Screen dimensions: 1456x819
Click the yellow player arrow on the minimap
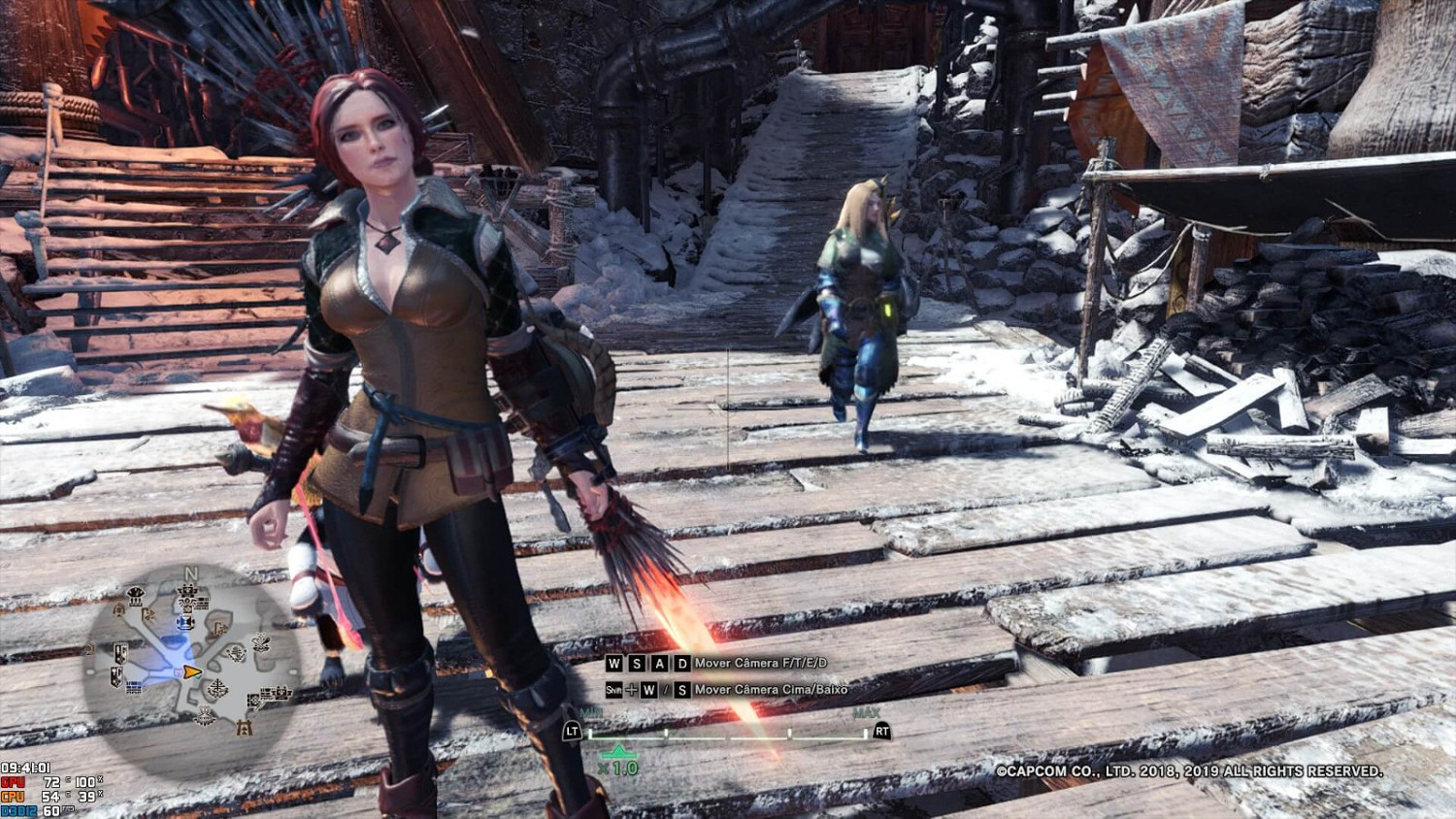click(191, 672)
